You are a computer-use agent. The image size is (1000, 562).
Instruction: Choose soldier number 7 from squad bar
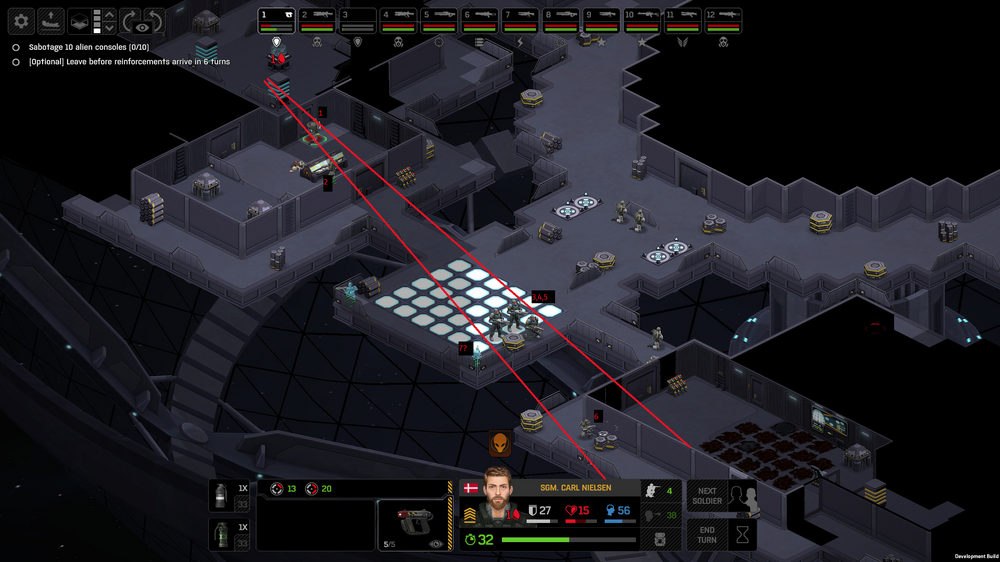pyautogui.click(x=520, y=17)
